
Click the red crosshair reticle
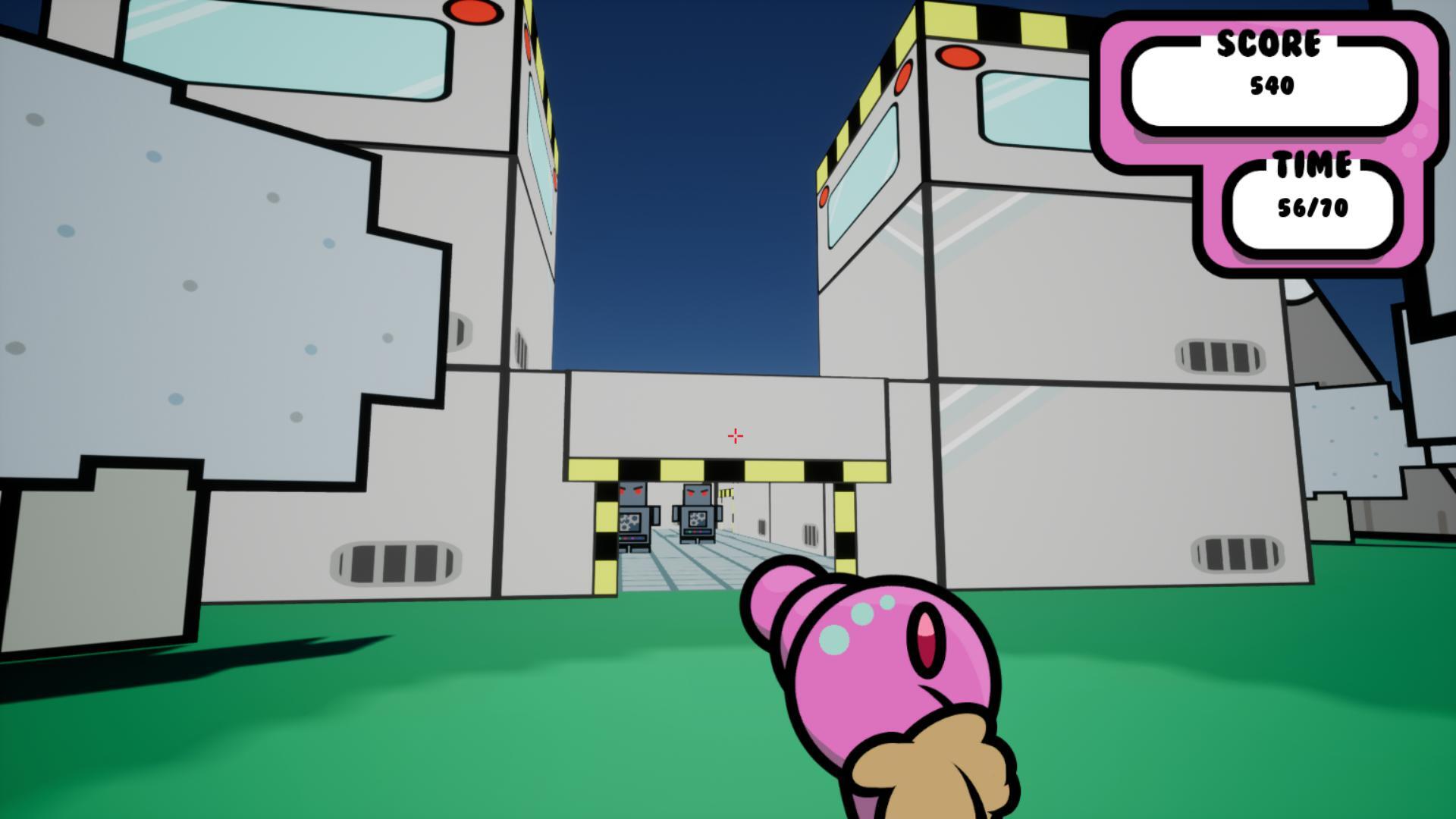pyautogui.click(x=734, y=435)
